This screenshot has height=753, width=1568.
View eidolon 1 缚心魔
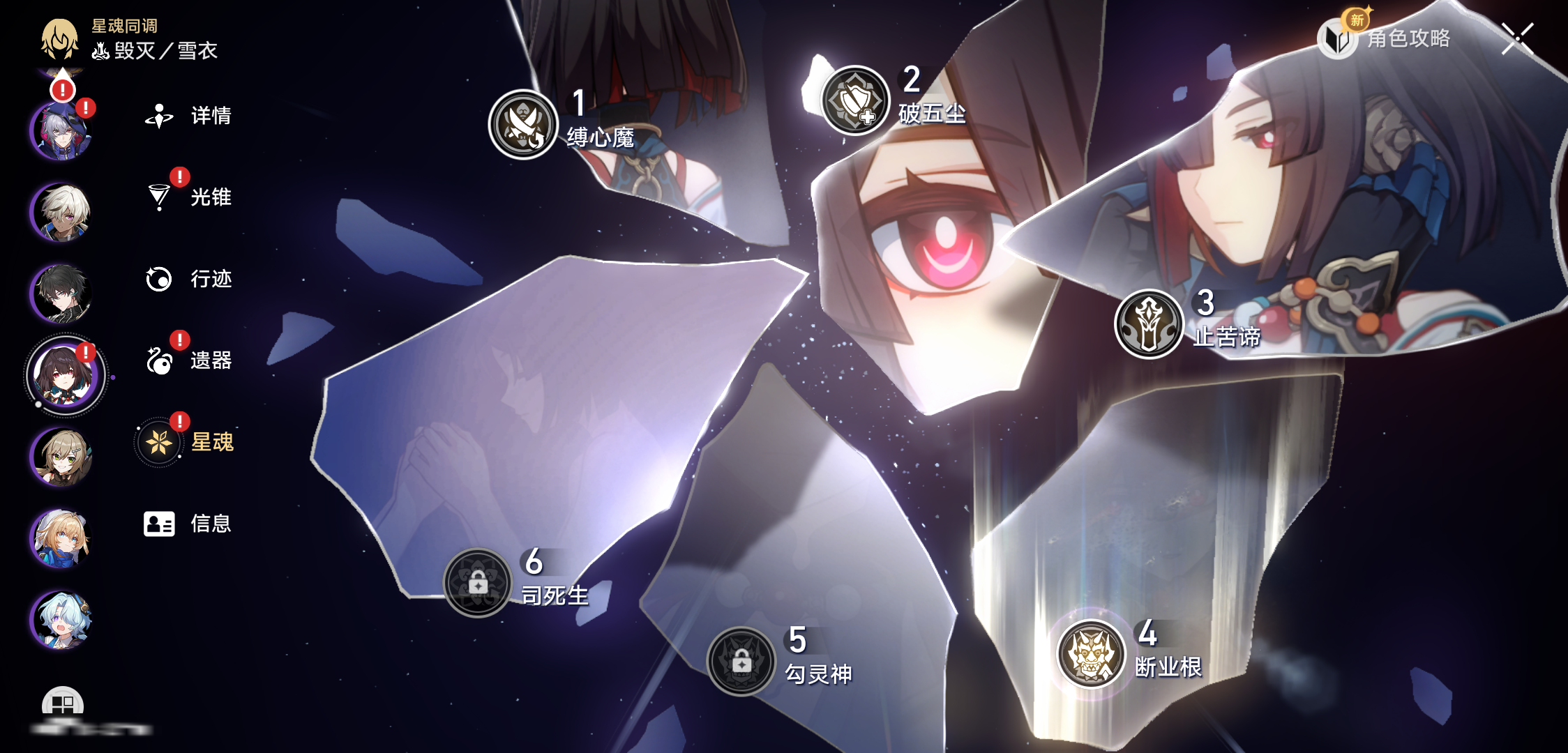tap(523, 125)
